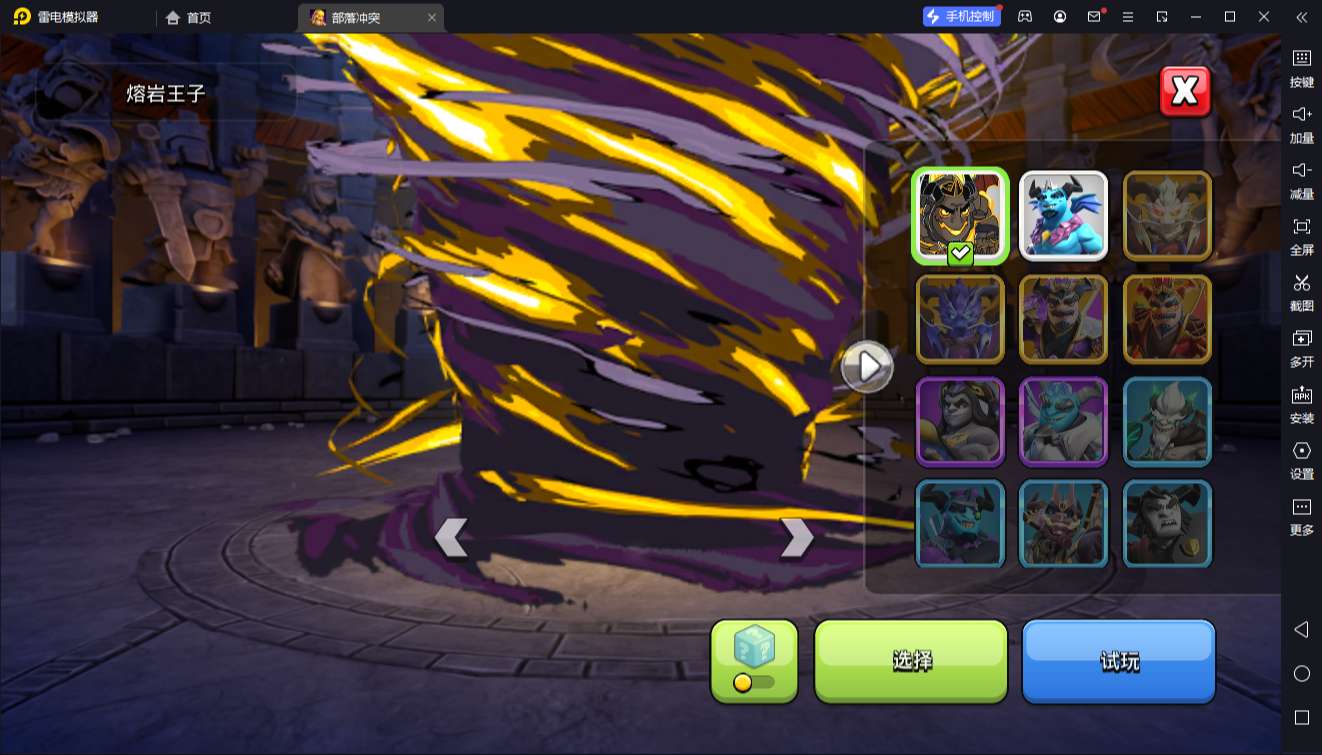Lower volume with 减量
This screenshot has width=1322, height=755.
point(1301,179)
